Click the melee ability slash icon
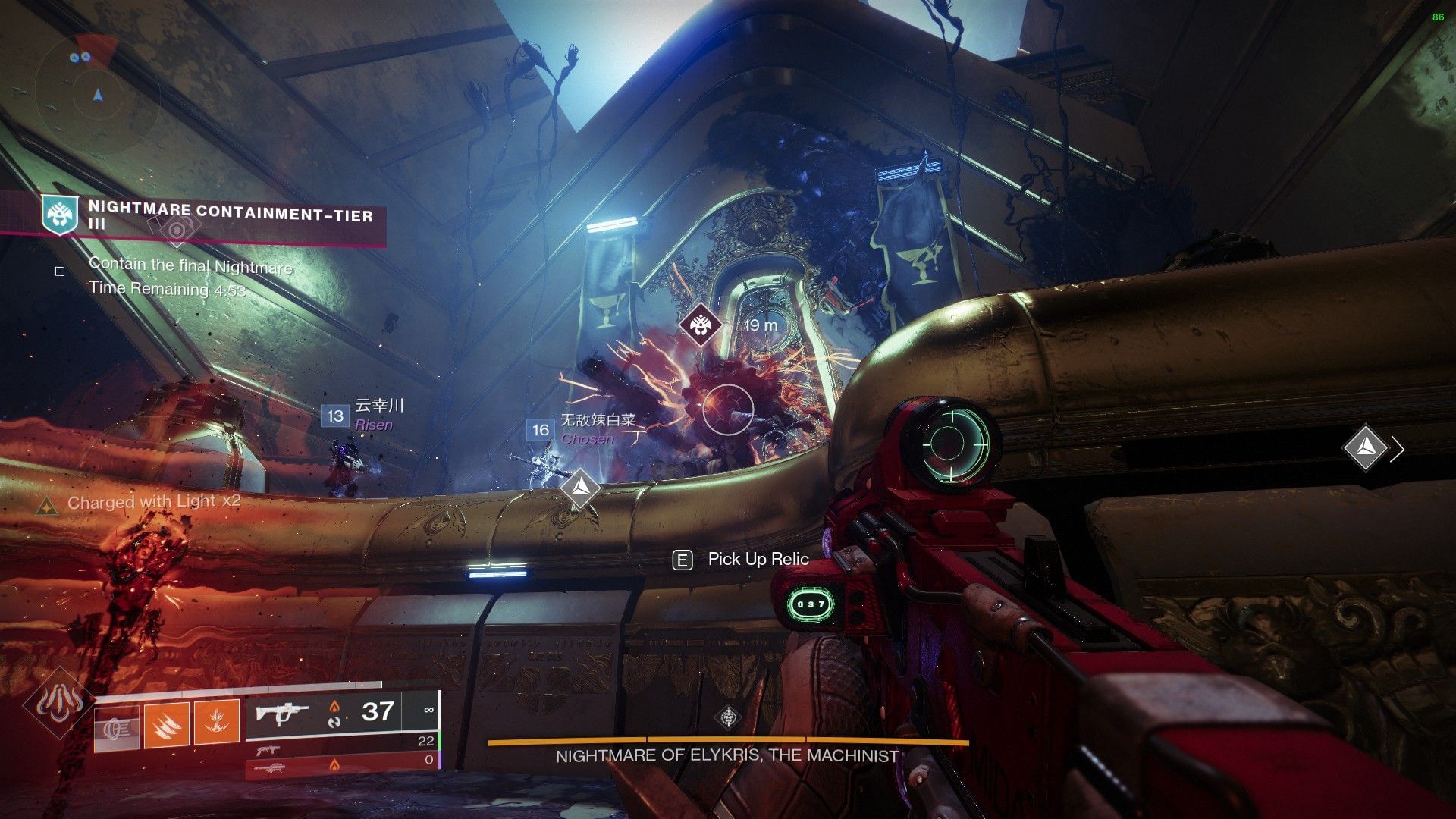This screenshot has width=1456, height=819. click(167, 724)
